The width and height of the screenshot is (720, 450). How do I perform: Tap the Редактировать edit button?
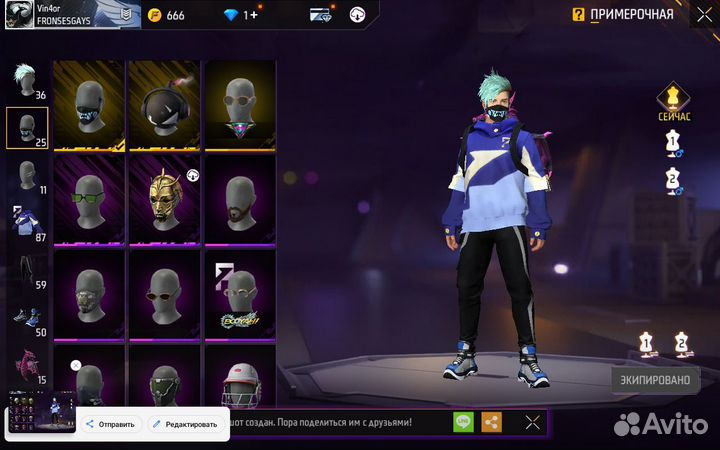click(x=183, y=424)
